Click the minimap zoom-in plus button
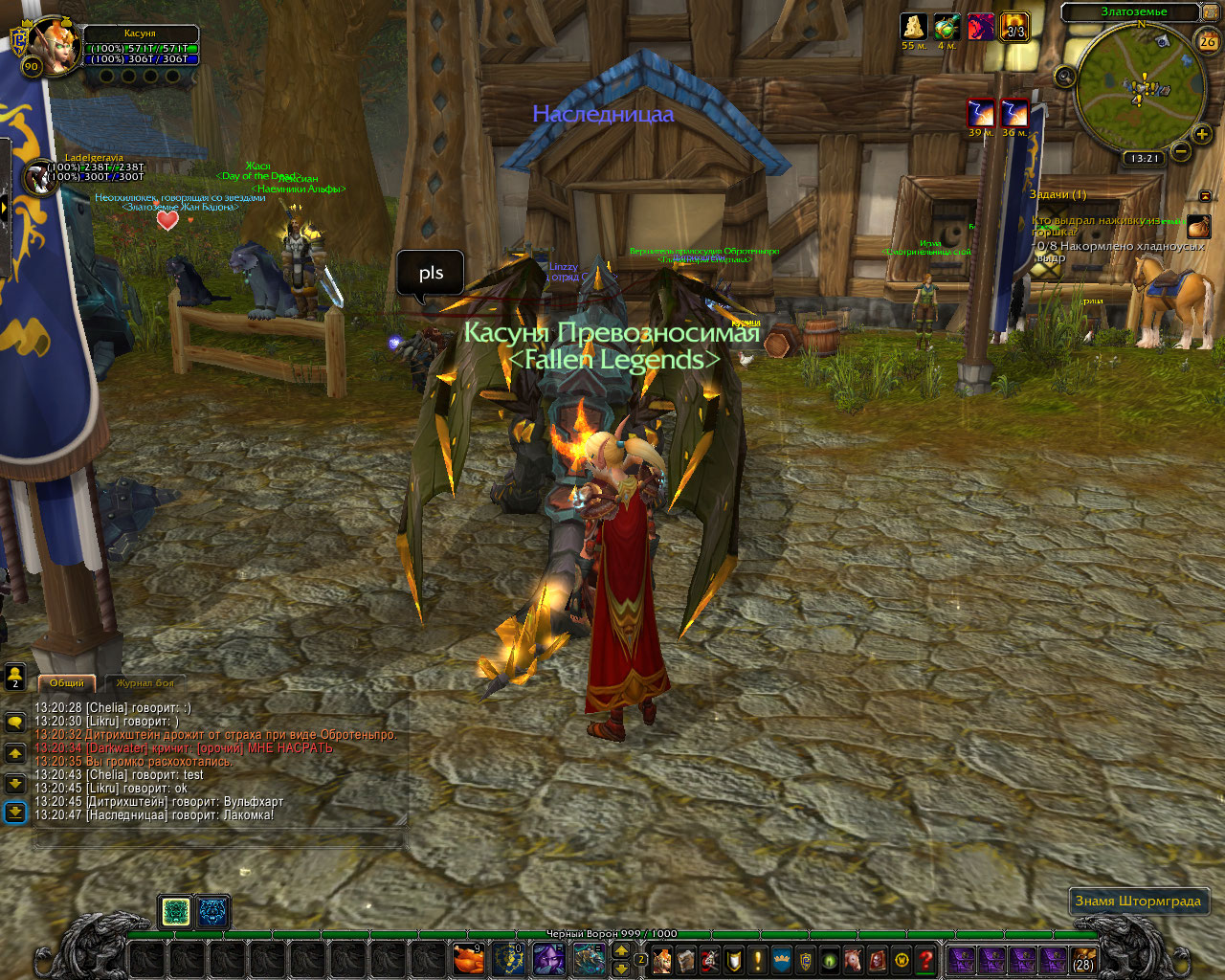Viewport: 1225px width, 980px height. point(1203,135)
